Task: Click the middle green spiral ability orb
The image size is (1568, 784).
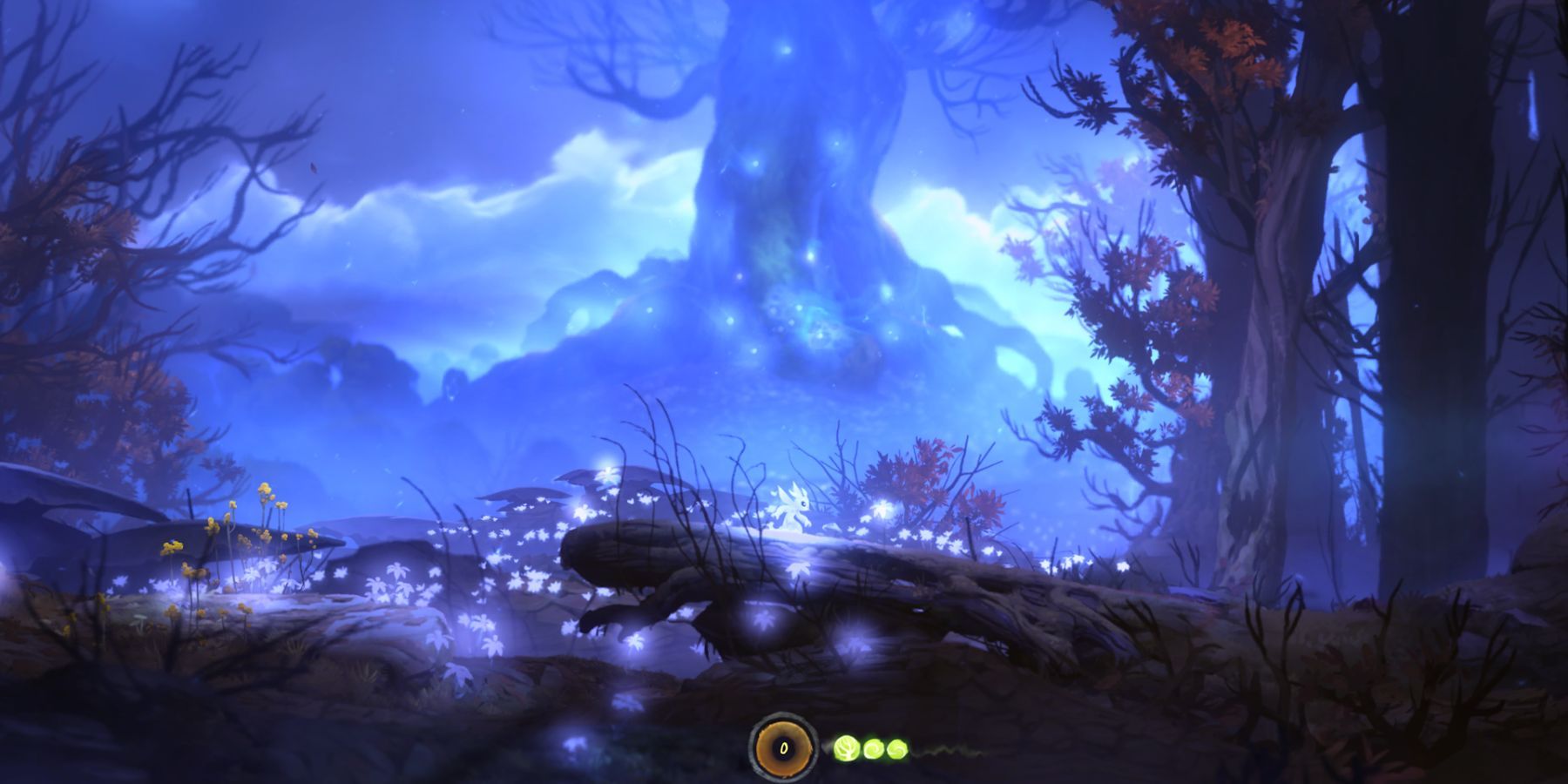Action: coord(872,747)
